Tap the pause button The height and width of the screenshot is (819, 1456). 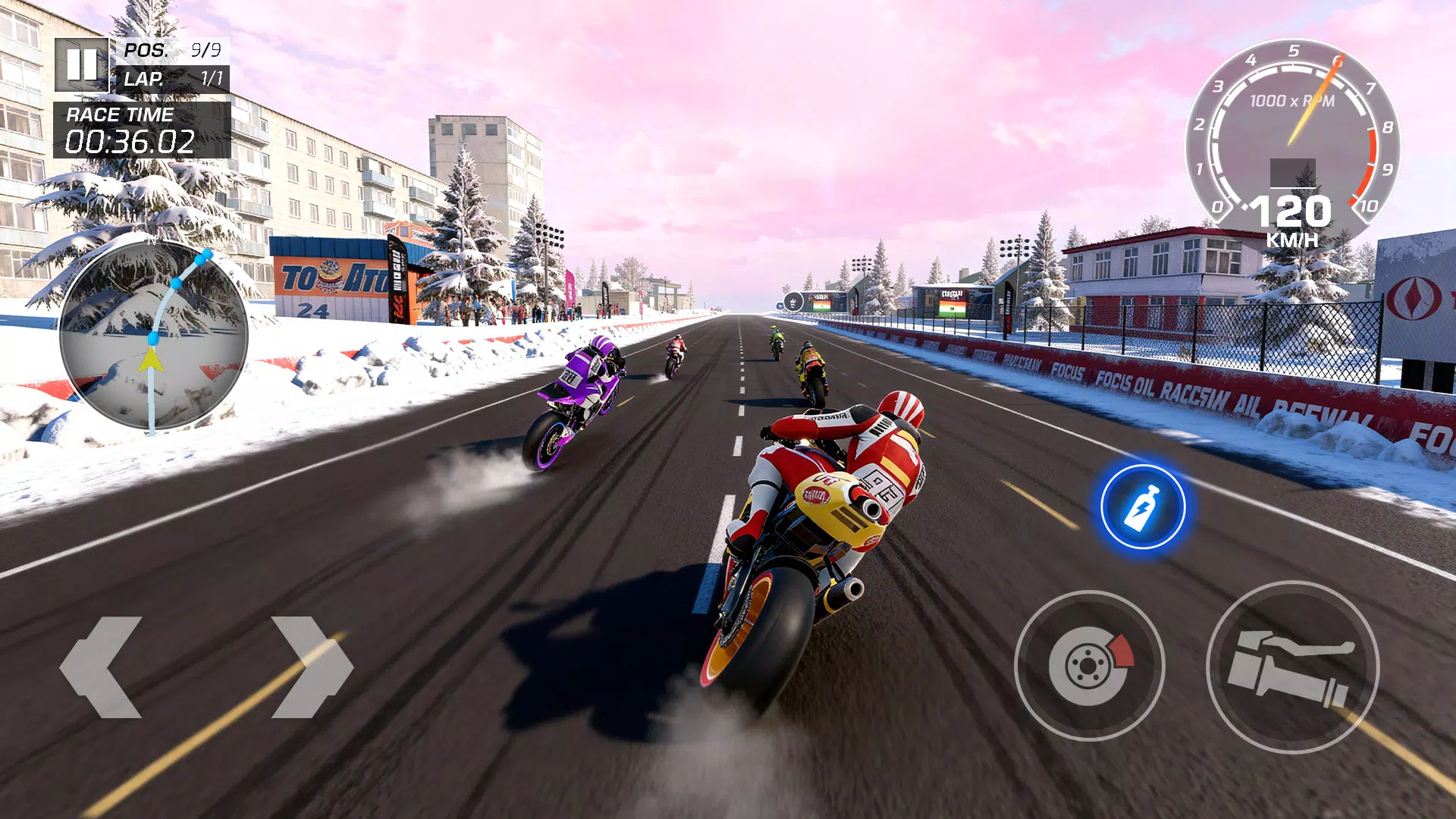click(83, 65)
